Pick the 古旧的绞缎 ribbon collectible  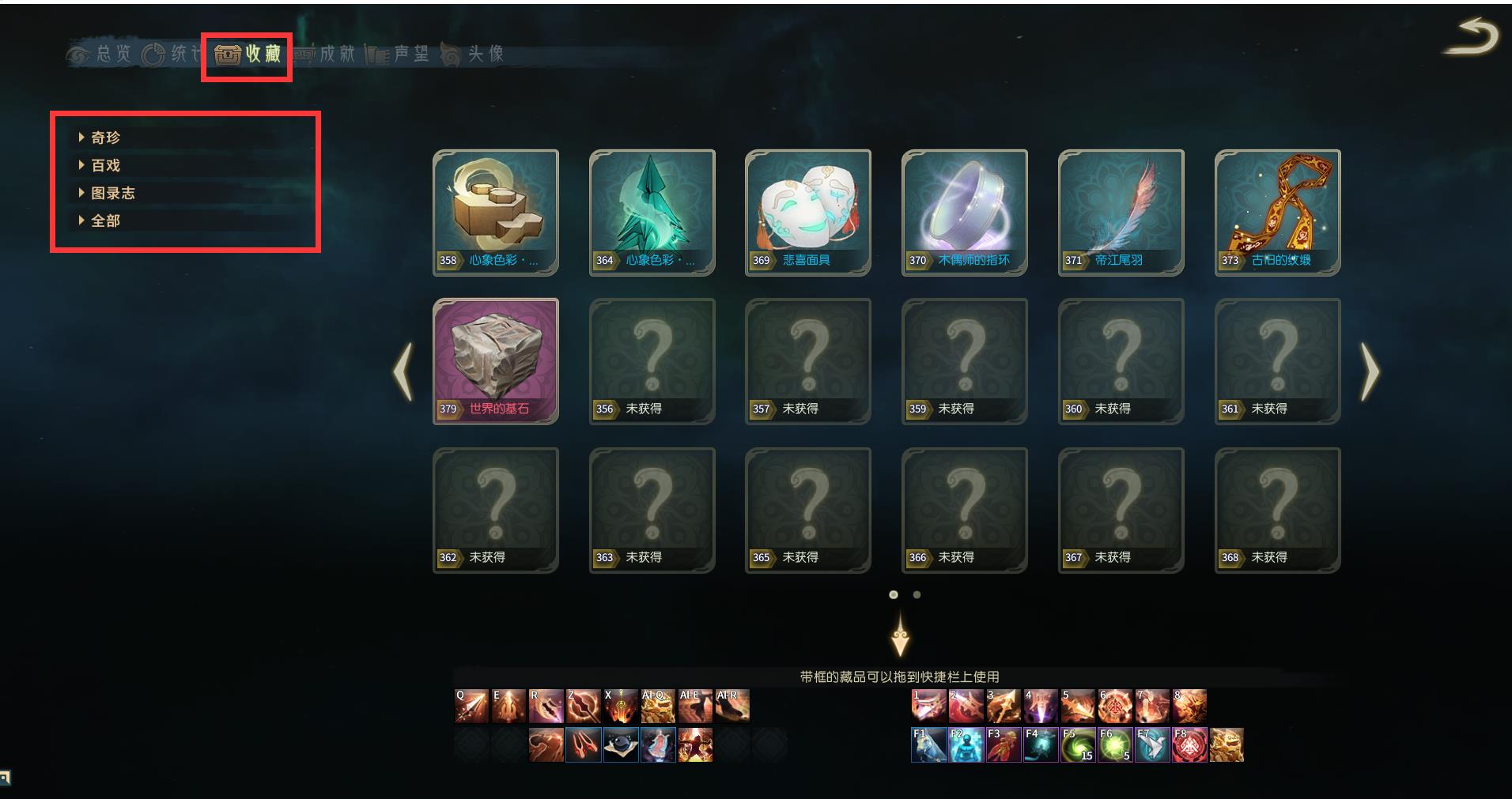[1277, 212]
